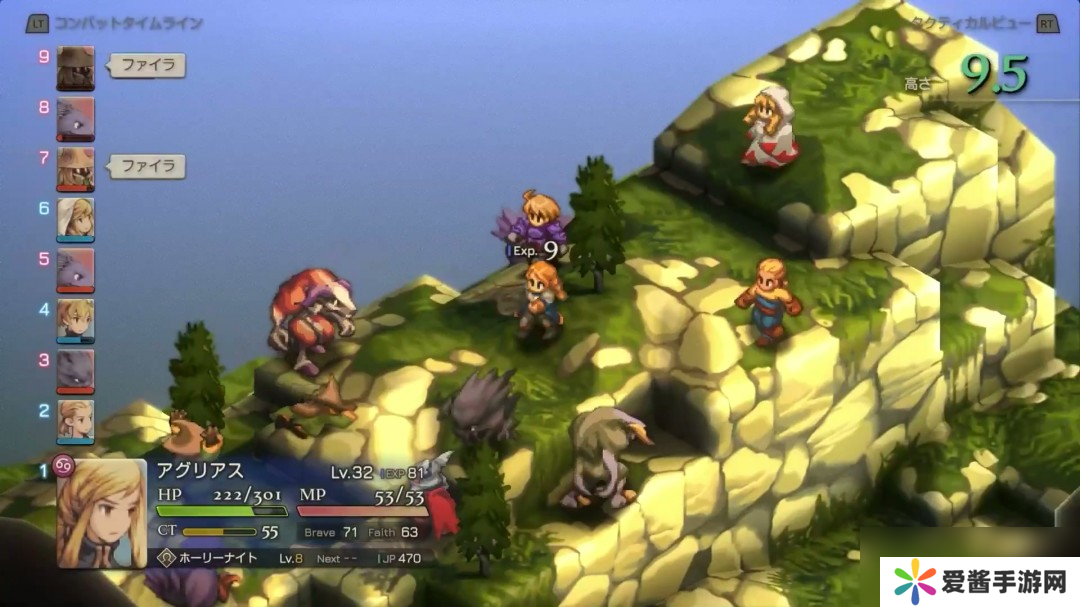Select the turn 2 ponytail unit portrait
The width and height of the screenshot is (1080, 607).
pyautogui.click(x=76, y=421)
